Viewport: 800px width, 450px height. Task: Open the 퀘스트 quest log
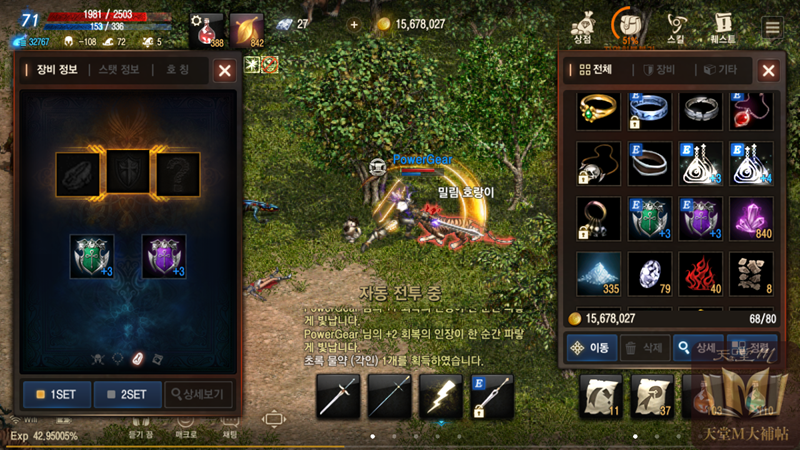click(x=723, y=26)
